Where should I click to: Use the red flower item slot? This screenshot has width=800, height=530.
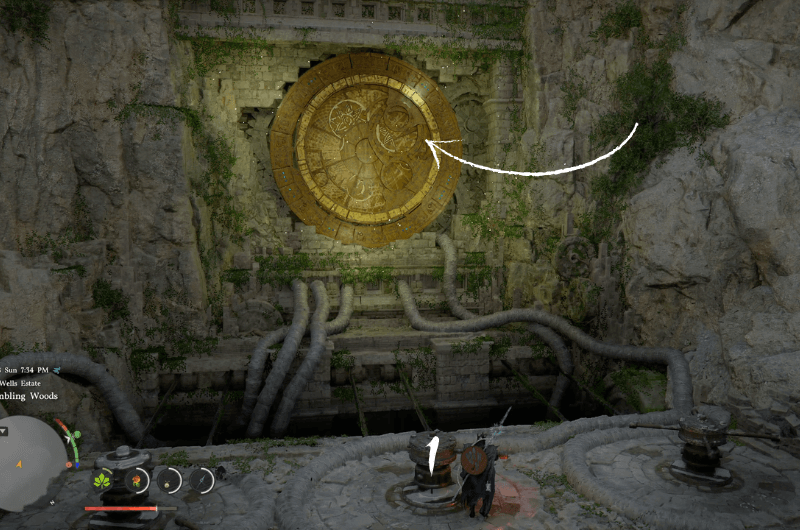click(136, 481)
